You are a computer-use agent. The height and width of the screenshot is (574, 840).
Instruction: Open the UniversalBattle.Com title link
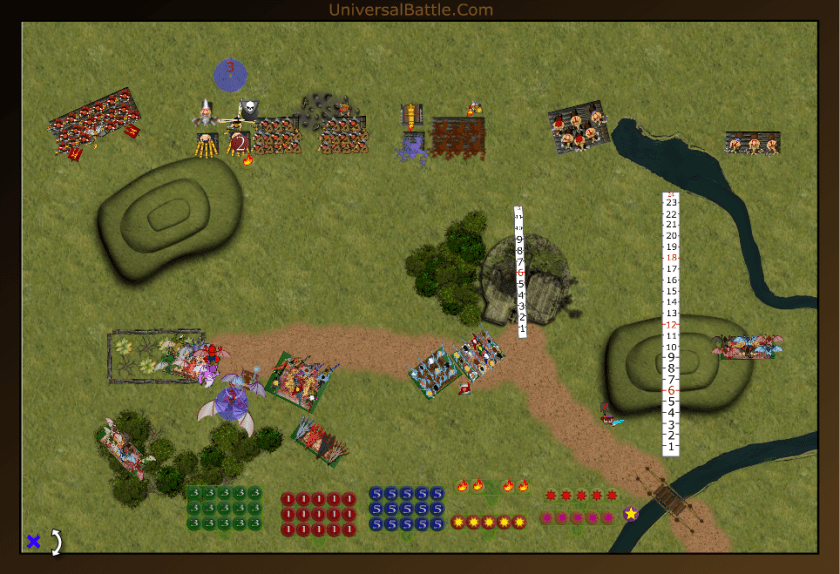410,10
